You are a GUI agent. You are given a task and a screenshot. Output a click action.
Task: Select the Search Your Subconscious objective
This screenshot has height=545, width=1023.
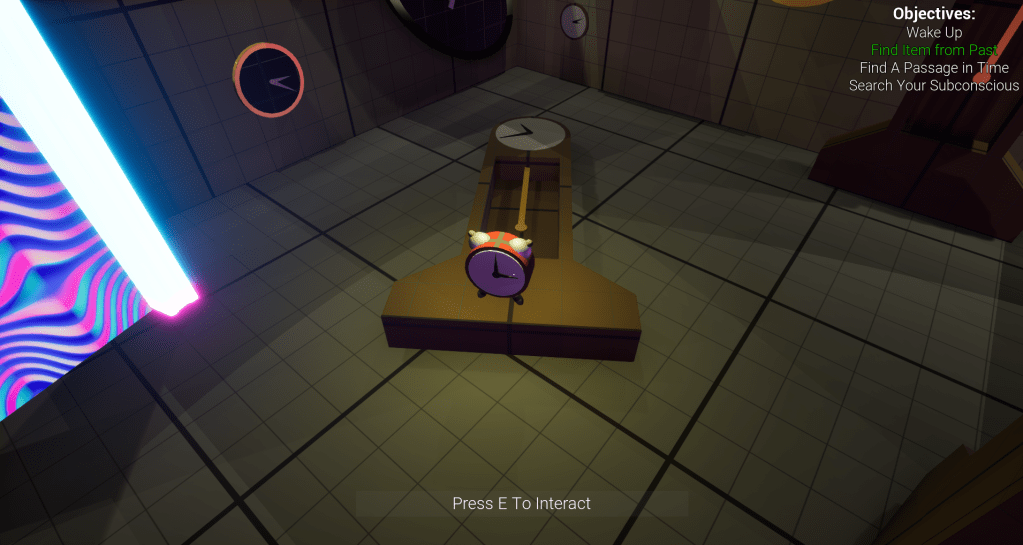pos(934,86)
